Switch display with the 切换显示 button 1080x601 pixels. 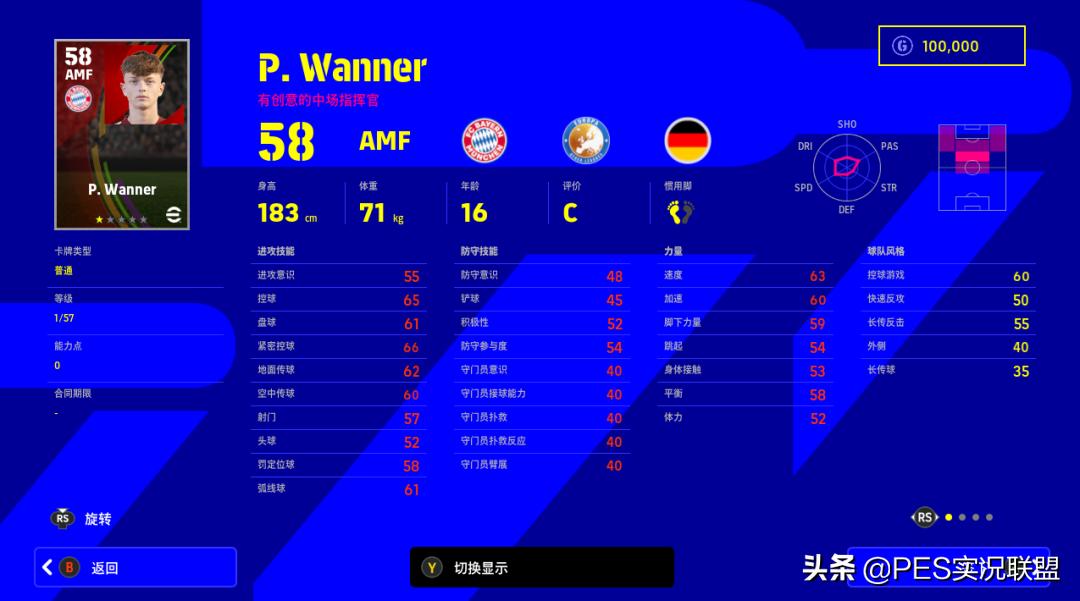(541, 567)
